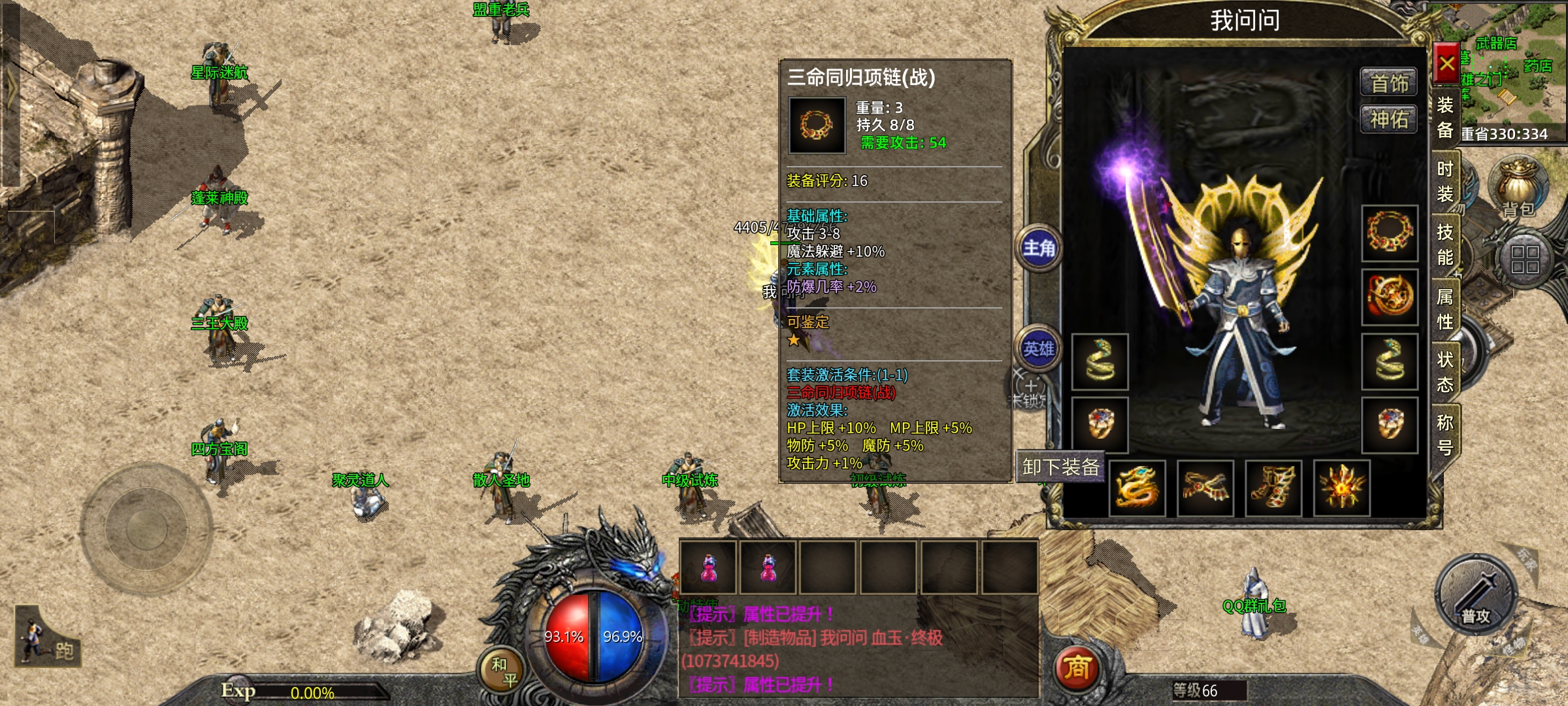
Task: Switch to the 技能 skills tab
Action: [x=1445, y=244]
